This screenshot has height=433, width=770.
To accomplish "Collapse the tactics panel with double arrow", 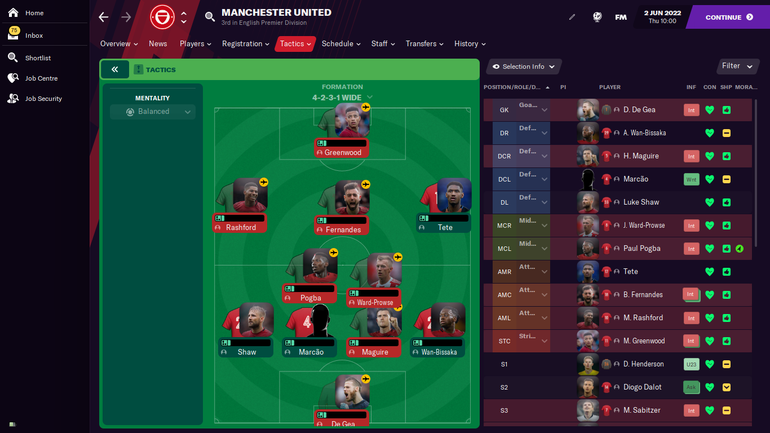I will [115, 69].
